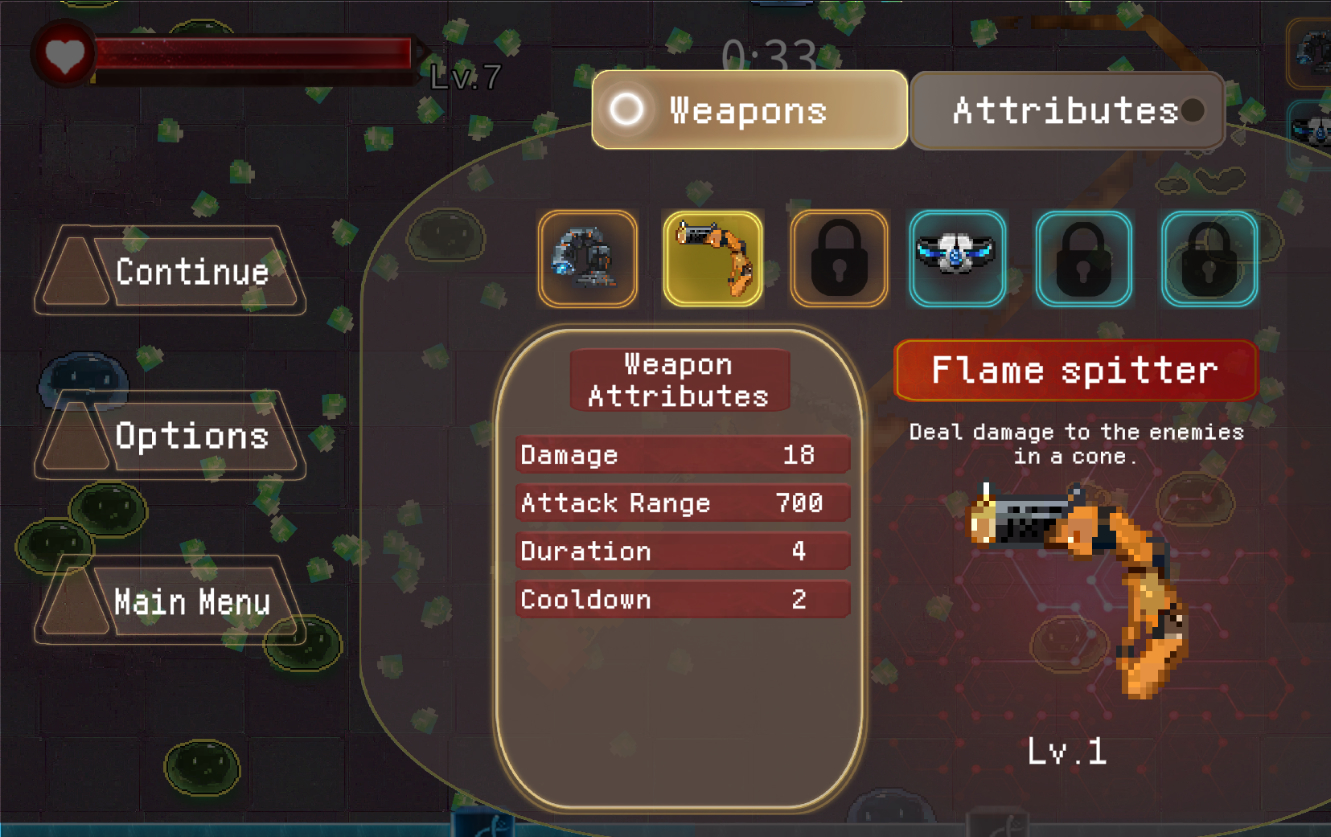Switch to the Weapons tab
Screen dimensions: 1331x837
click(x=749, y=110)
